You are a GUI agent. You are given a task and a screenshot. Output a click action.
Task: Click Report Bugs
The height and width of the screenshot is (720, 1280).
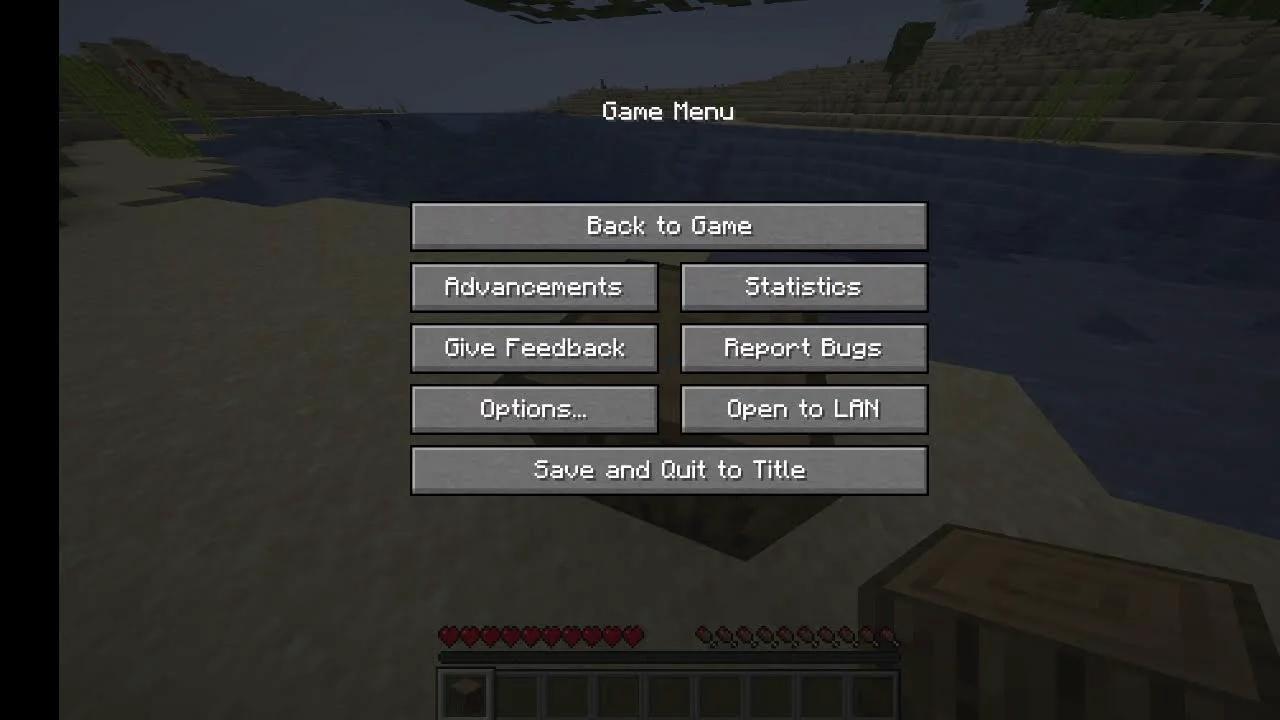pos(803,348)
